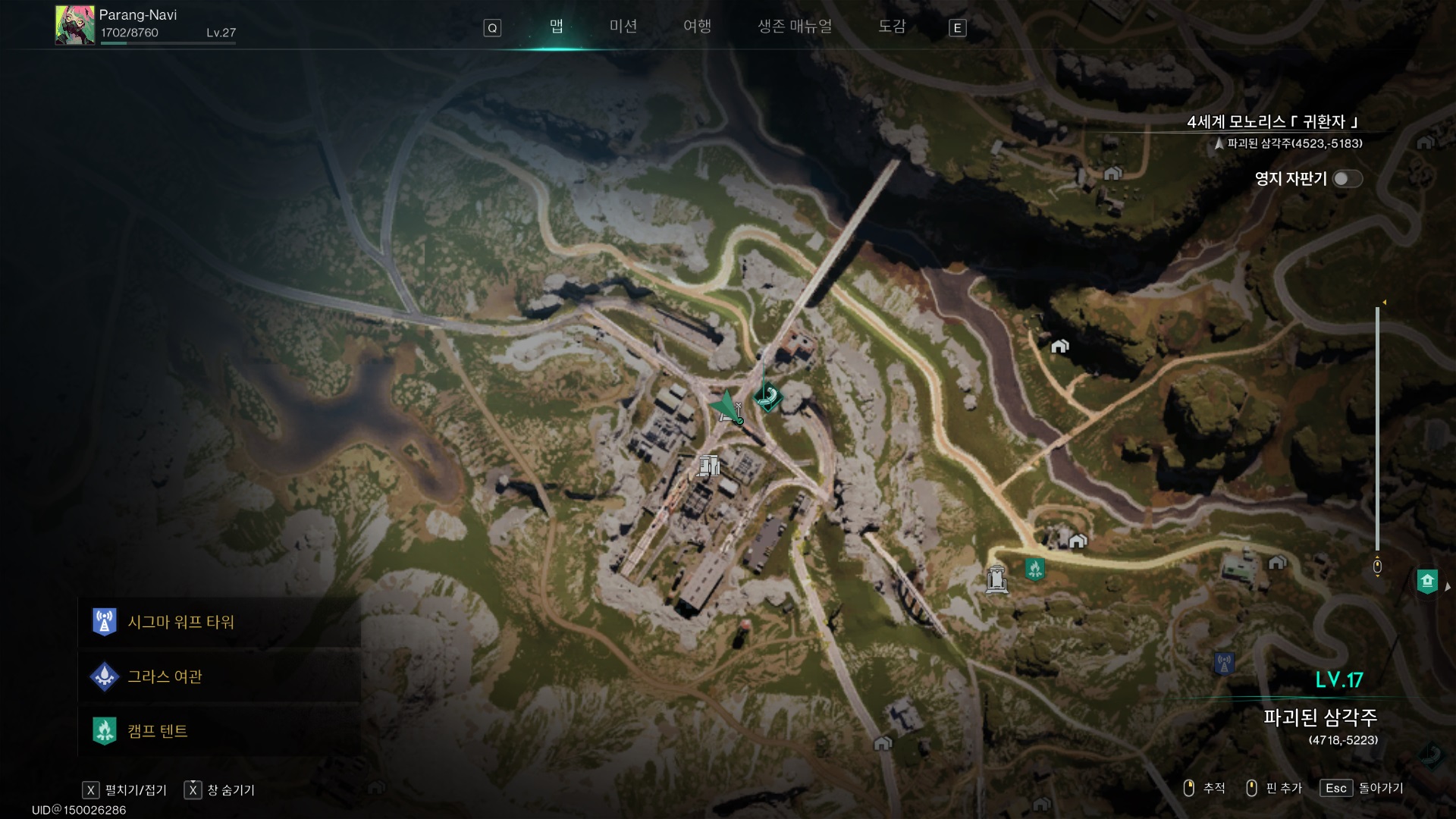1456x819 pixels.
Task: Open the Parang-Navi player avatar
Action: point(74,26)
